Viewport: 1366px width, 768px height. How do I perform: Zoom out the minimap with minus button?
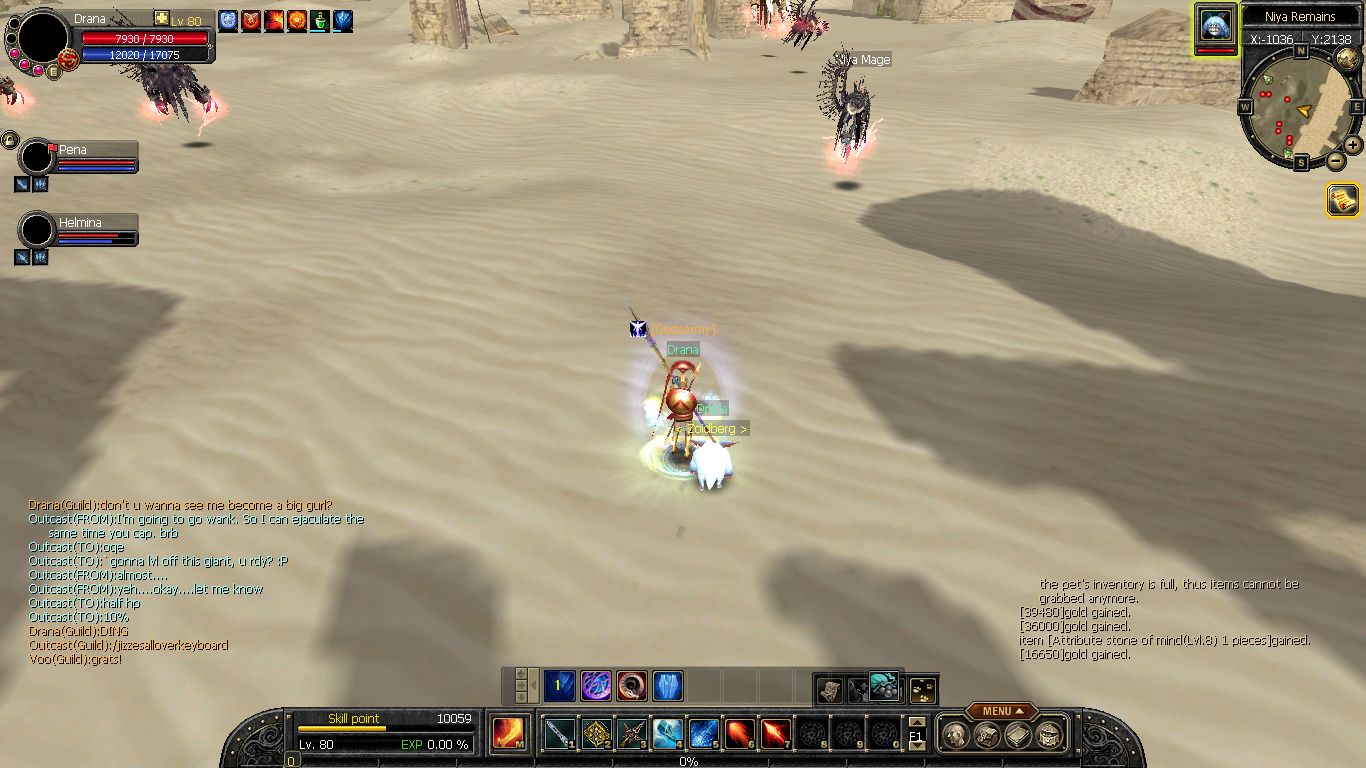(x=1335, y=160)
